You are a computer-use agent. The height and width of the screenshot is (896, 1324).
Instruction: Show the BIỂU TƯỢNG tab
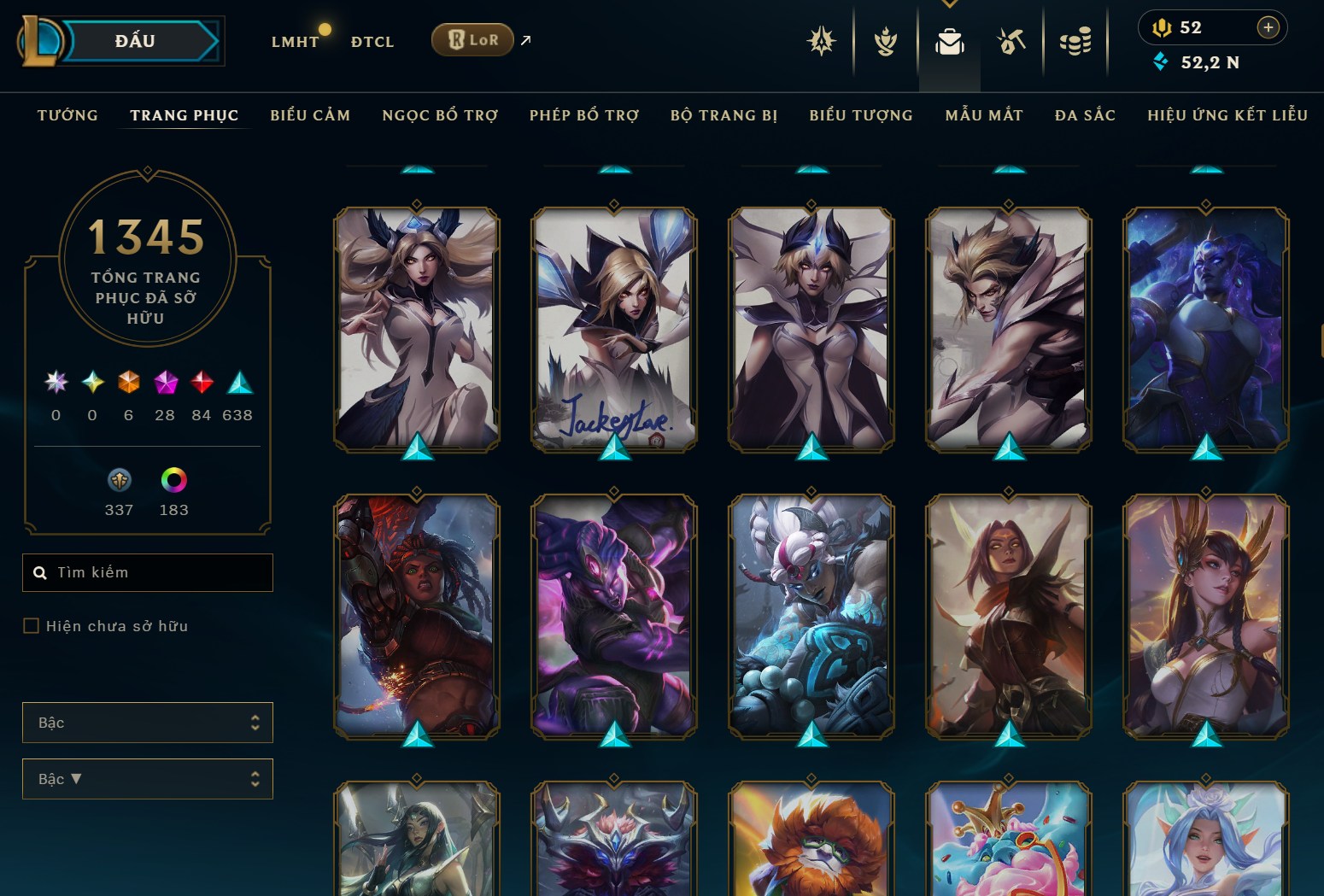[x=861, y=115]
